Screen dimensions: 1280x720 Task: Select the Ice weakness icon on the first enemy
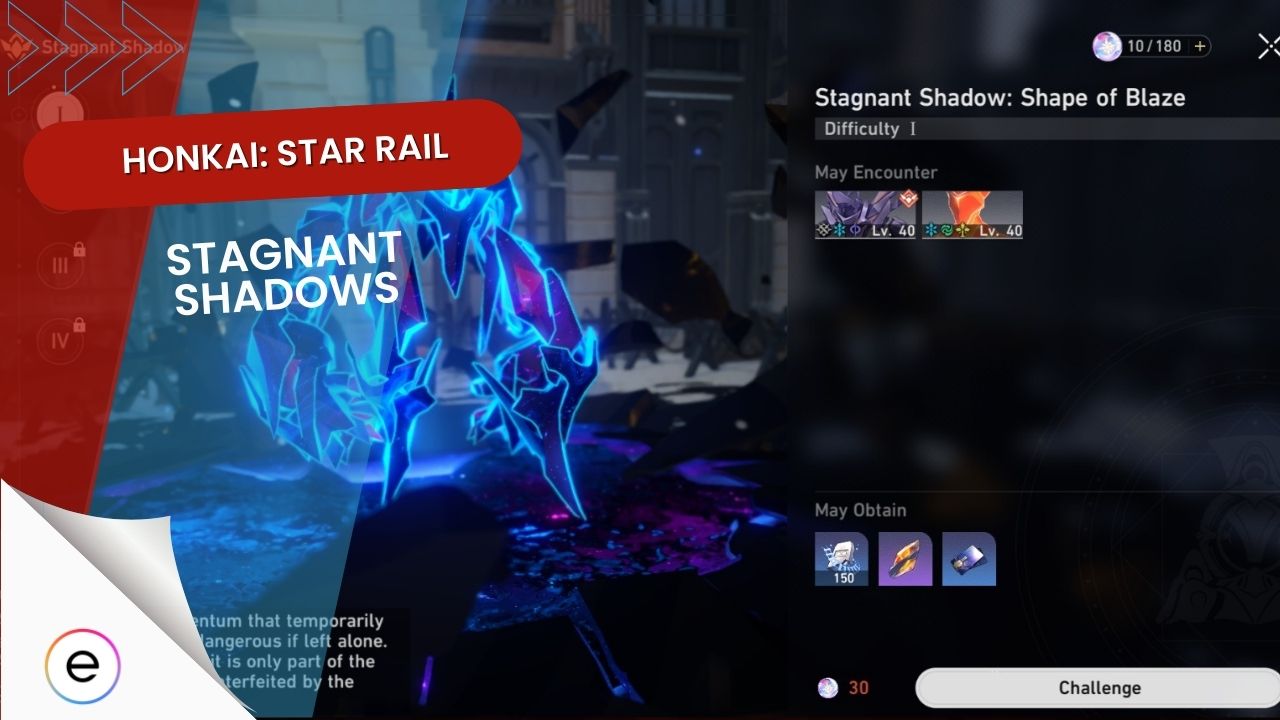(837, 230)
